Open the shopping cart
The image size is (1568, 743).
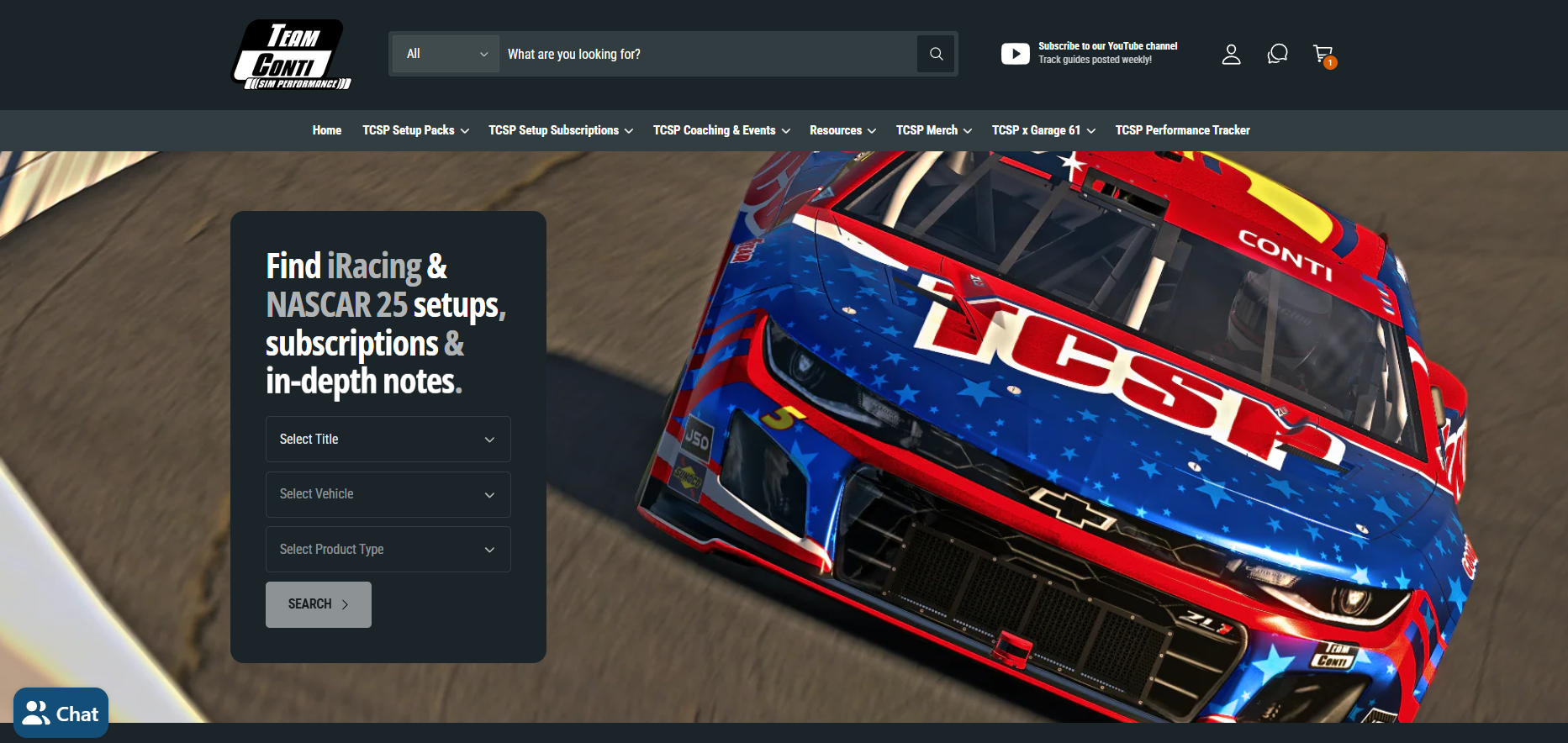[x=1323, y=55]
